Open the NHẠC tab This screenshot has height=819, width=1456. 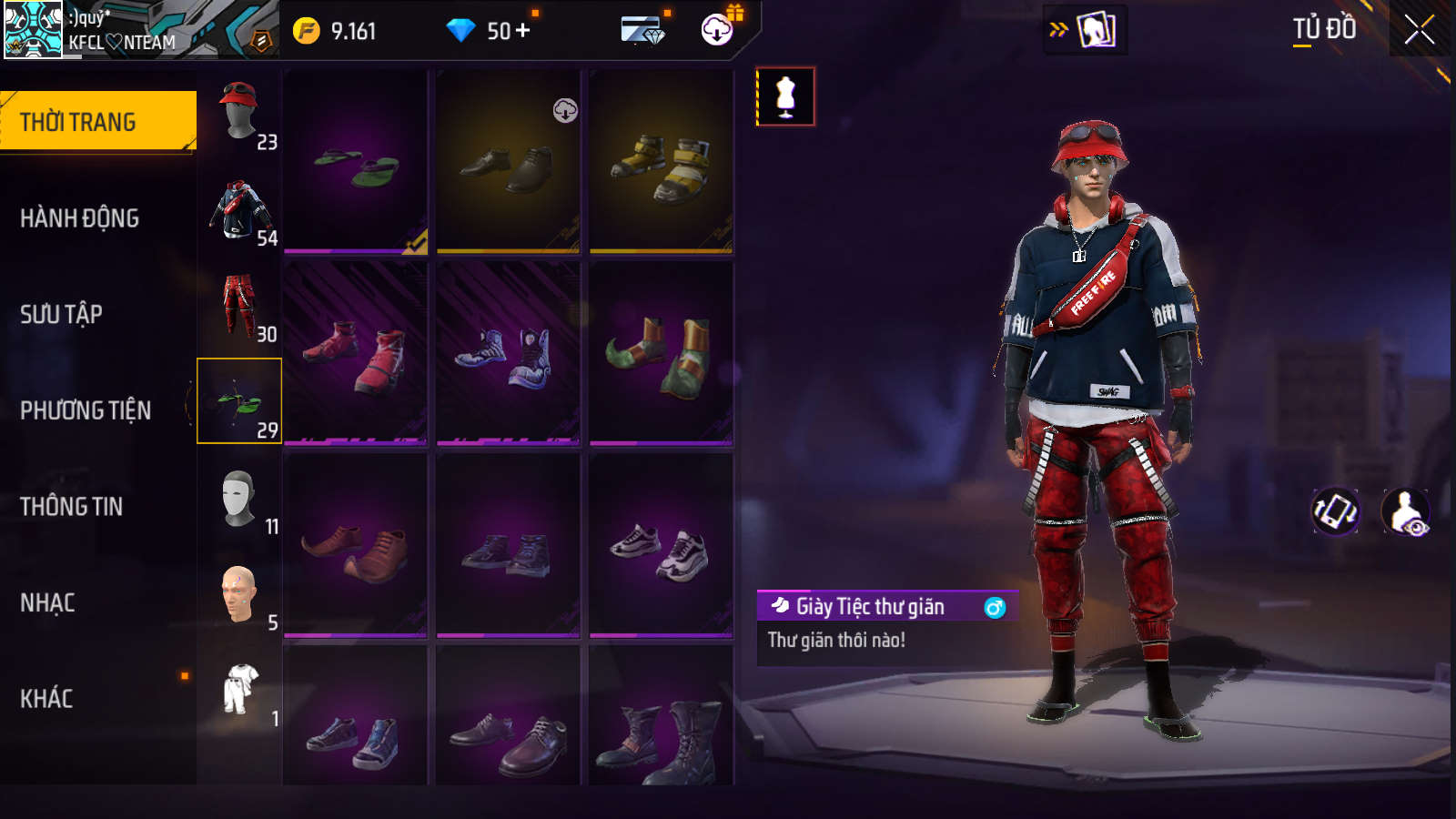point(48,602)
